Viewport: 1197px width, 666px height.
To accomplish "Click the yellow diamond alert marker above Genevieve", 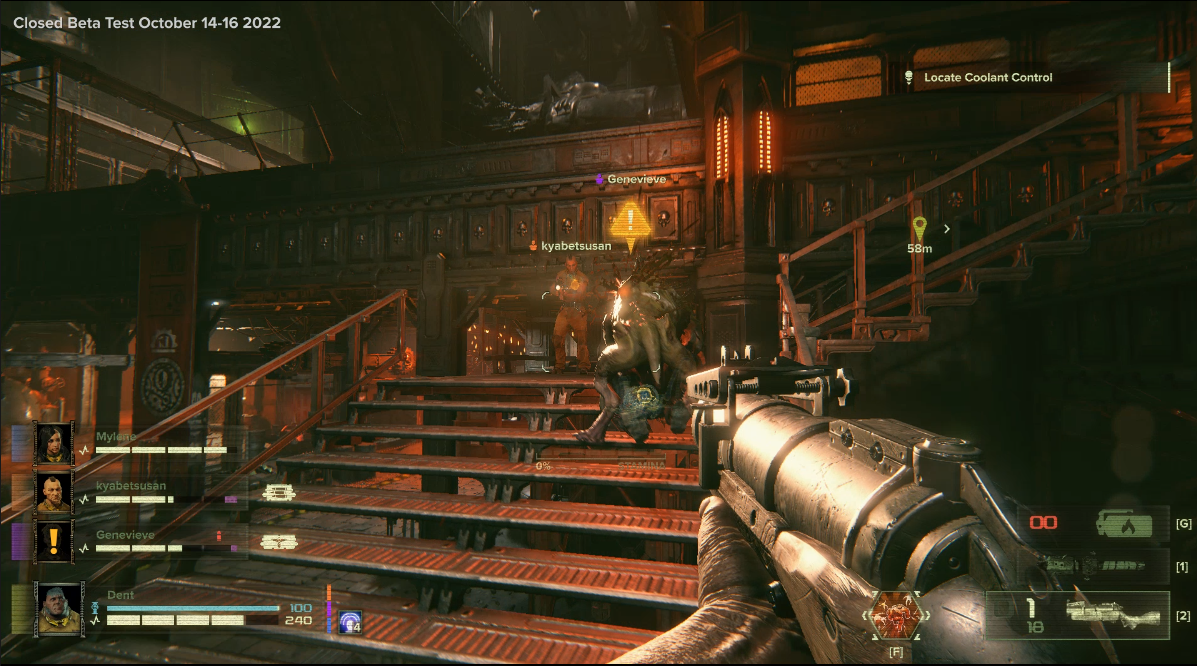I will 630,225.
